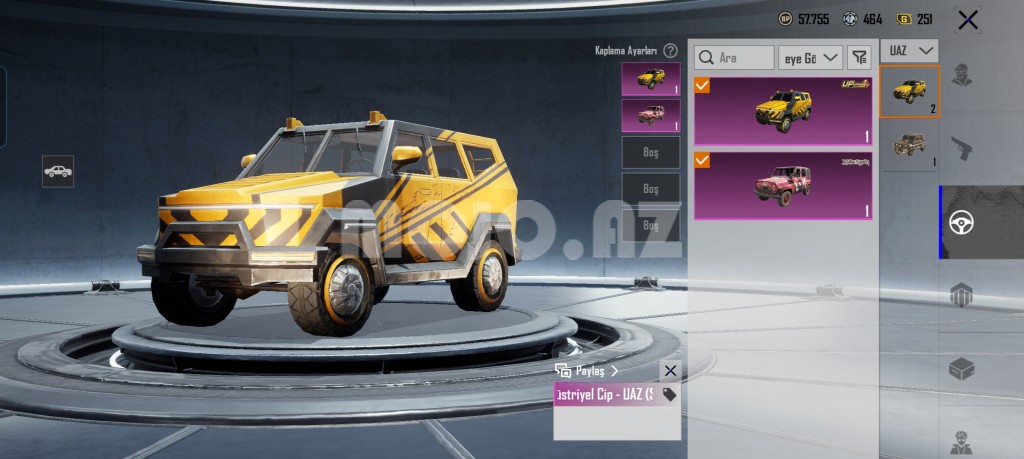Click the Ara search field
The image size is (1024, 459).
tap(735, 58)
